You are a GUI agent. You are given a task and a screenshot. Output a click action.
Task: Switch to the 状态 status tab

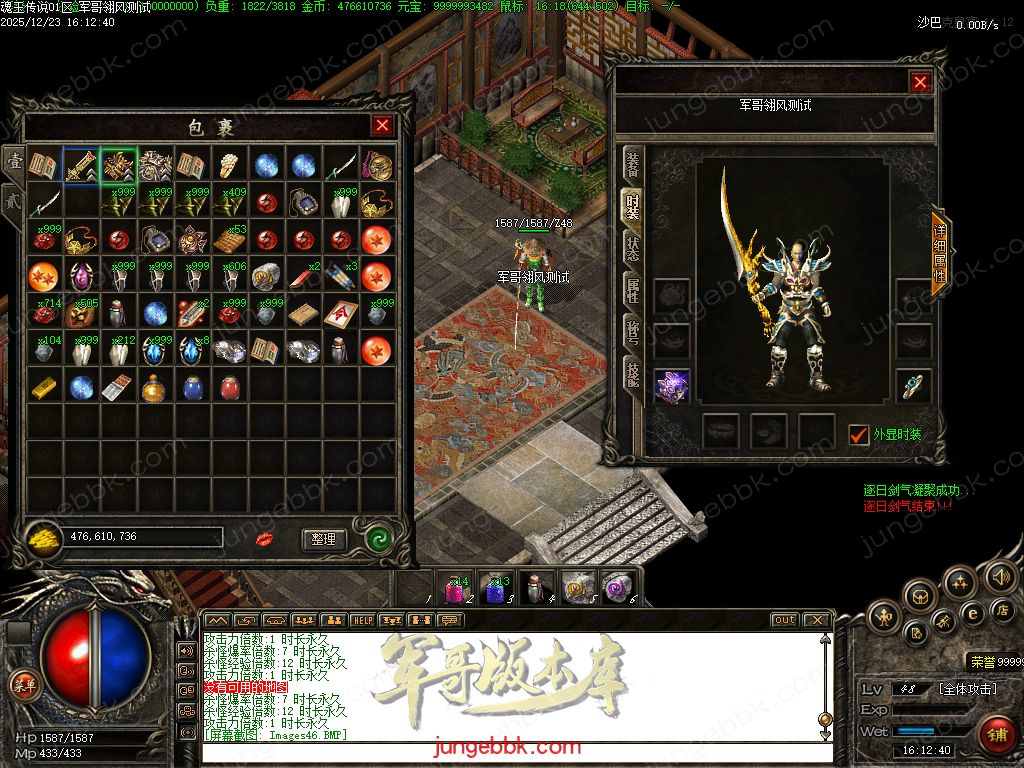(632, 249)
